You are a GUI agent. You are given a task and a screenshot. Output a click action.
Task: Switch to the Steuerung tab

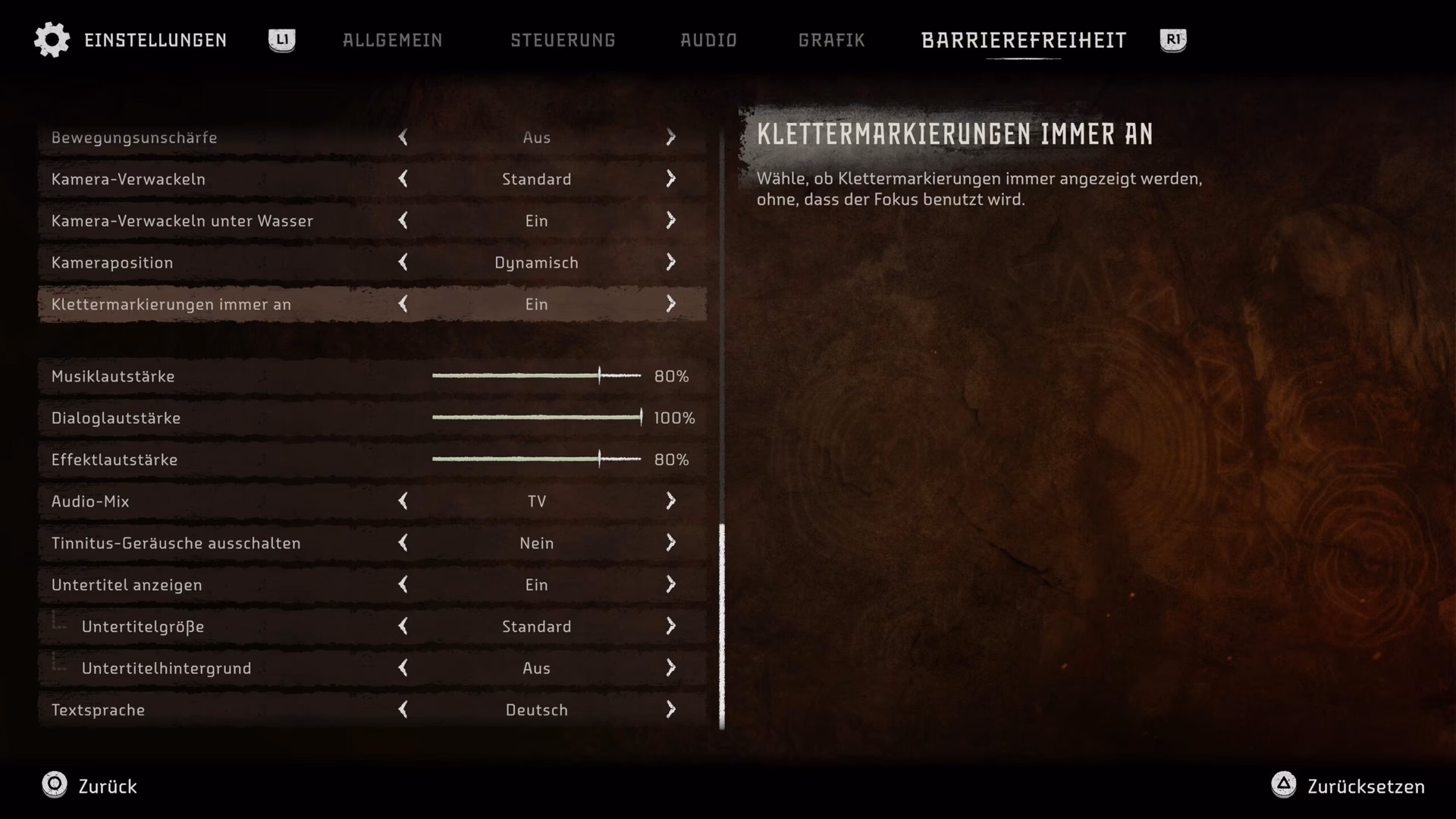[x=563, y=40]
